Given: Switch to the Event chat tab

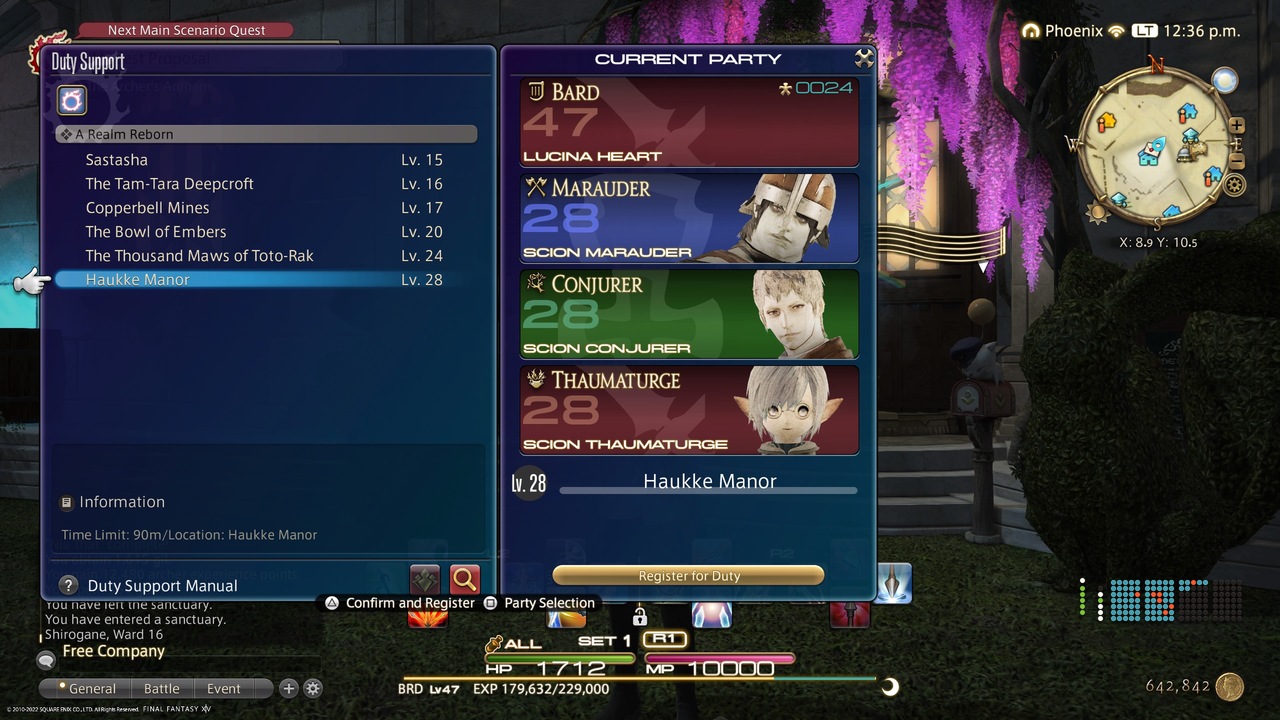Looking at the screenshot, I should [222, 688].
